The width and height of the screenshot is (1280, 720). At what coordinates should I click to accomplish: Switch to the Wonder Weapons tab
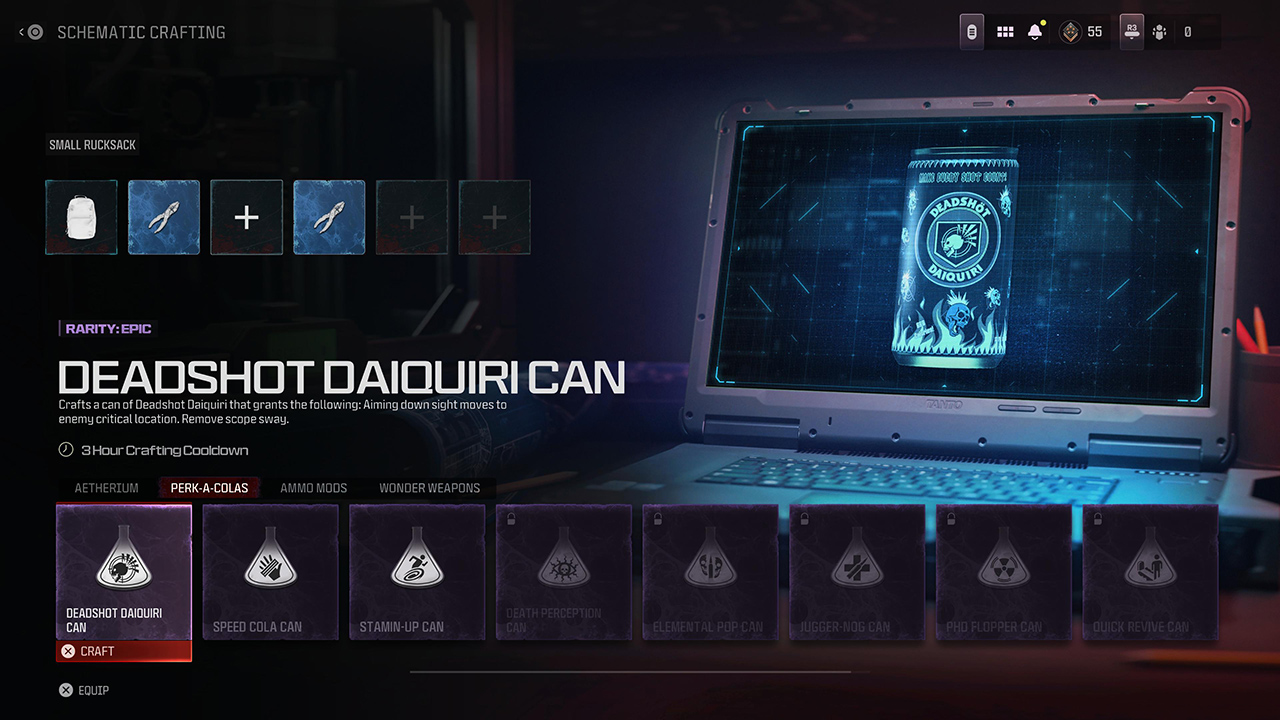430,488
